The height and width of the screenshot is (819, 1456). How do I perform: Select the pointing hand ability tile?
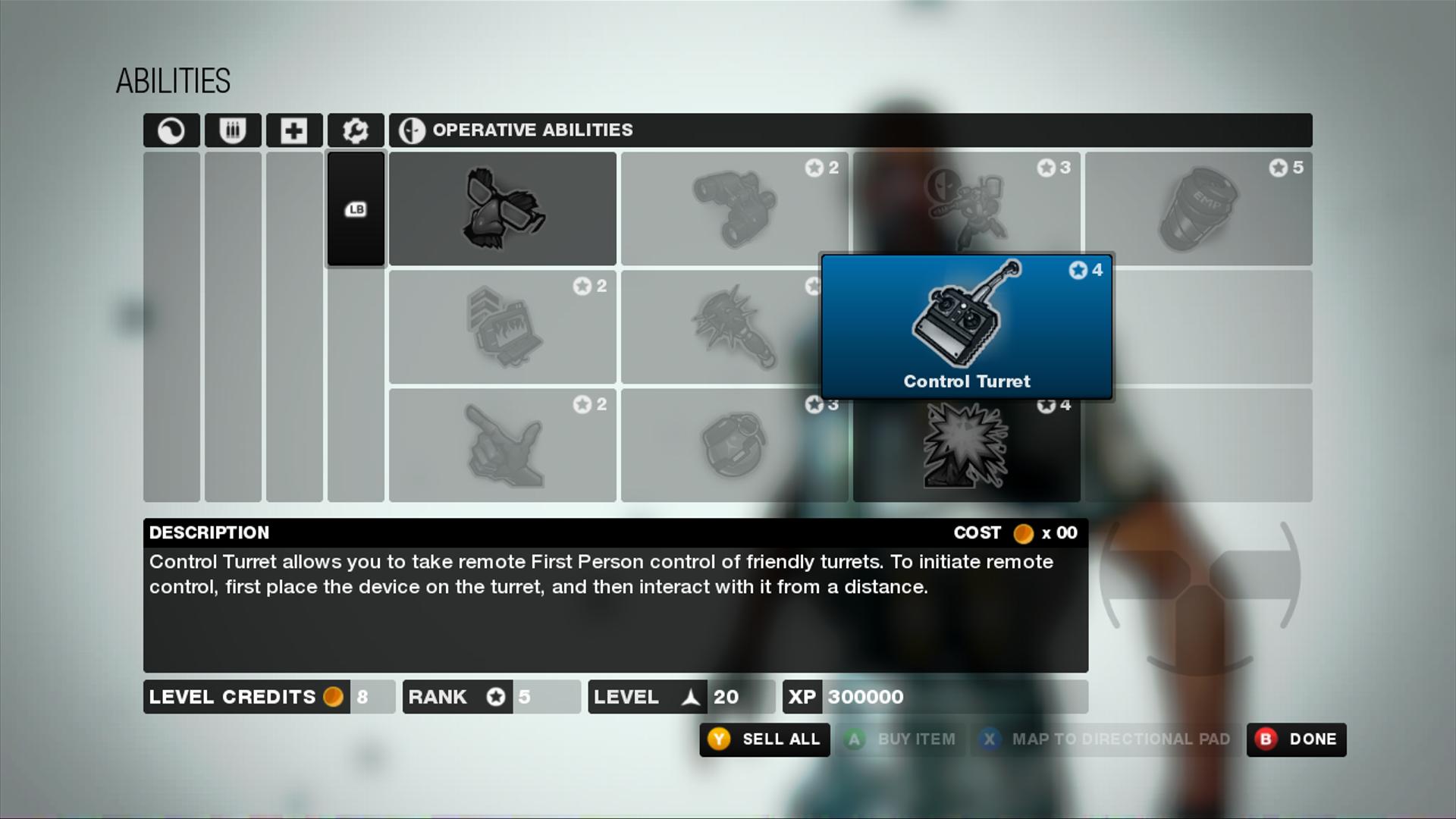(x=502, y=445)
